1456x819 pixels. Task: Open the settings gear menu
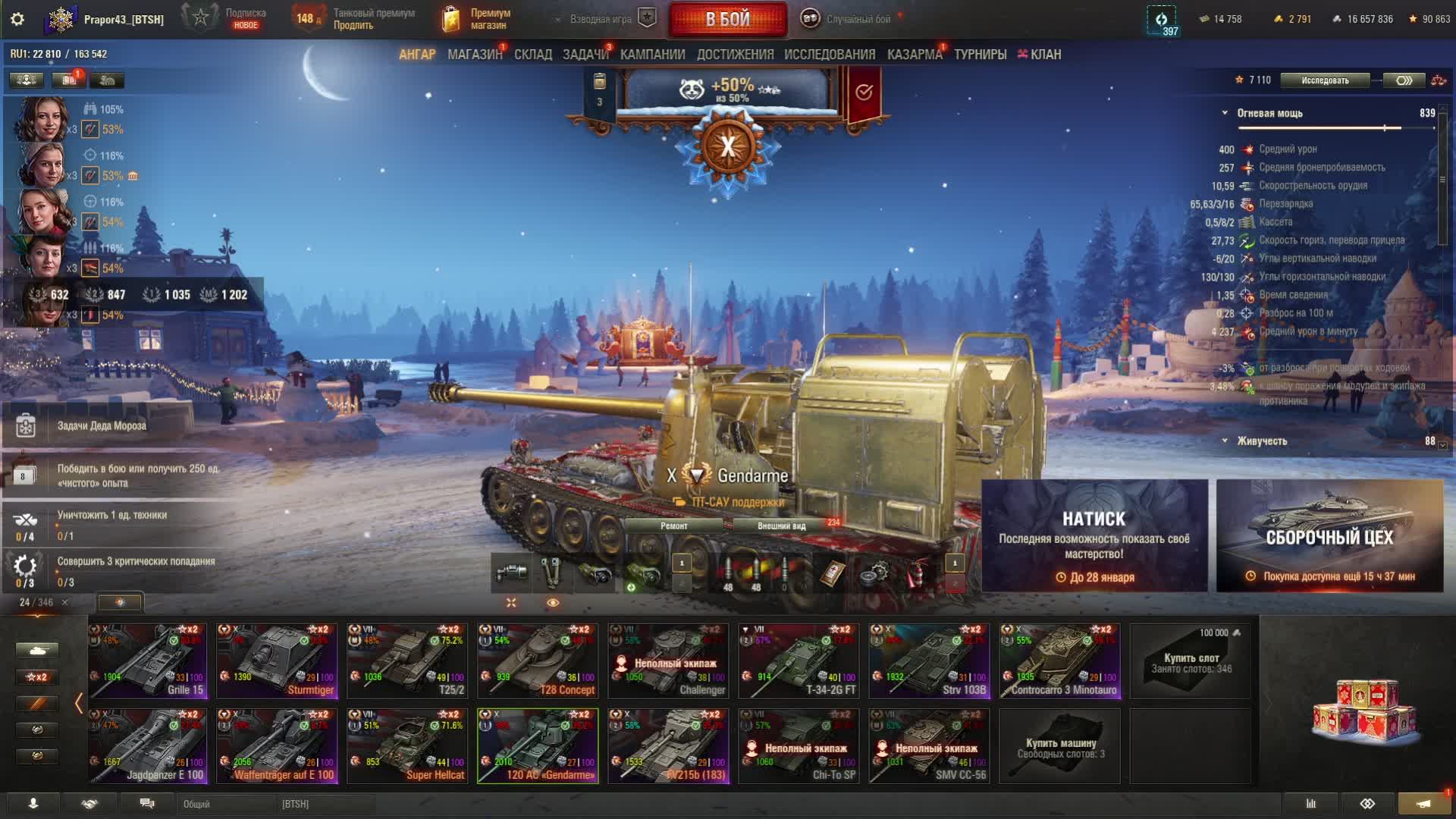pyautogui.click(x=17, y=20)
